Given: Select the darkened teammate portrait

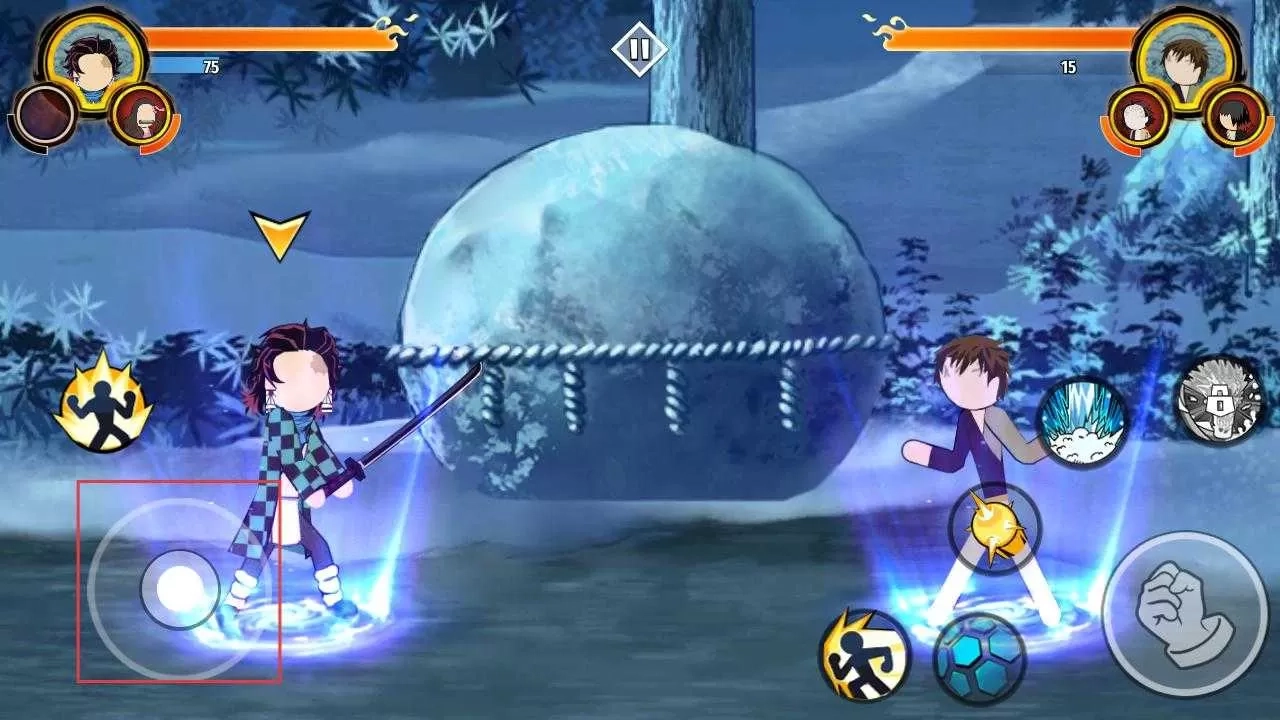Looking at the screenshot, I should point(46,115).
